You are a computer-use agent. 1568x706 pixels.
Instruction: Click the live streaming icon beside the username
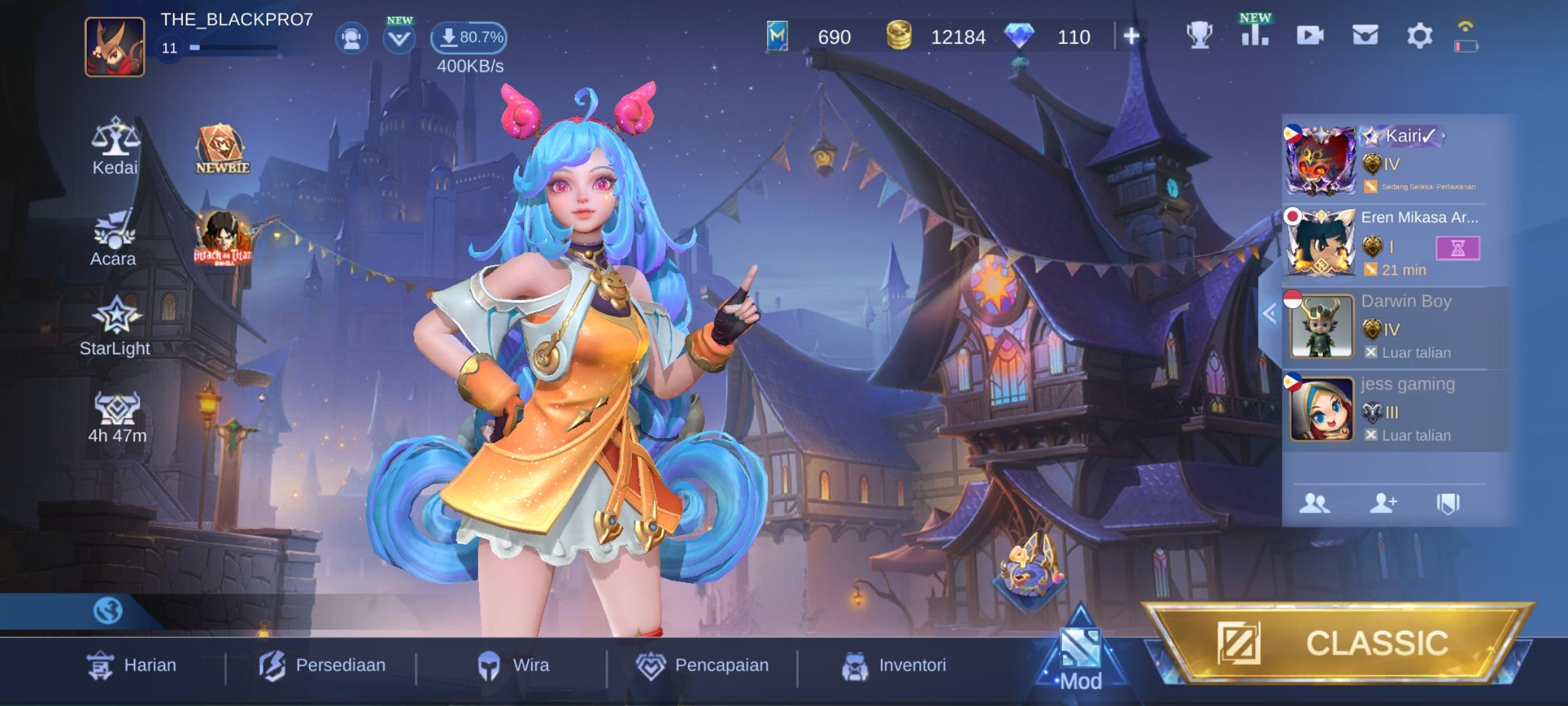pyautogui.click(x=351, y=38)
